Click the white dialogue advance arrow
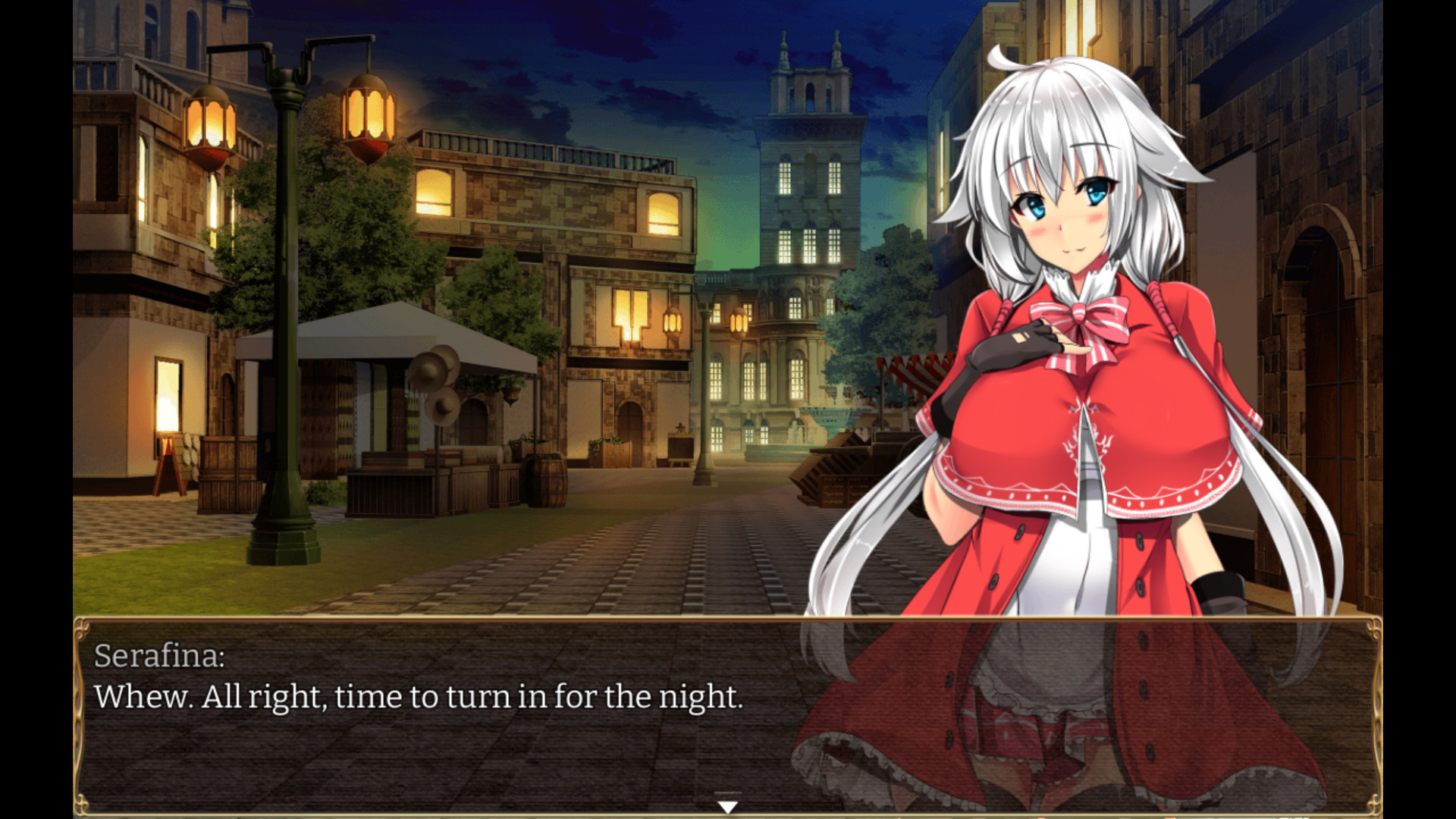This screenshot has height=819, width=1456. [727, 807]
